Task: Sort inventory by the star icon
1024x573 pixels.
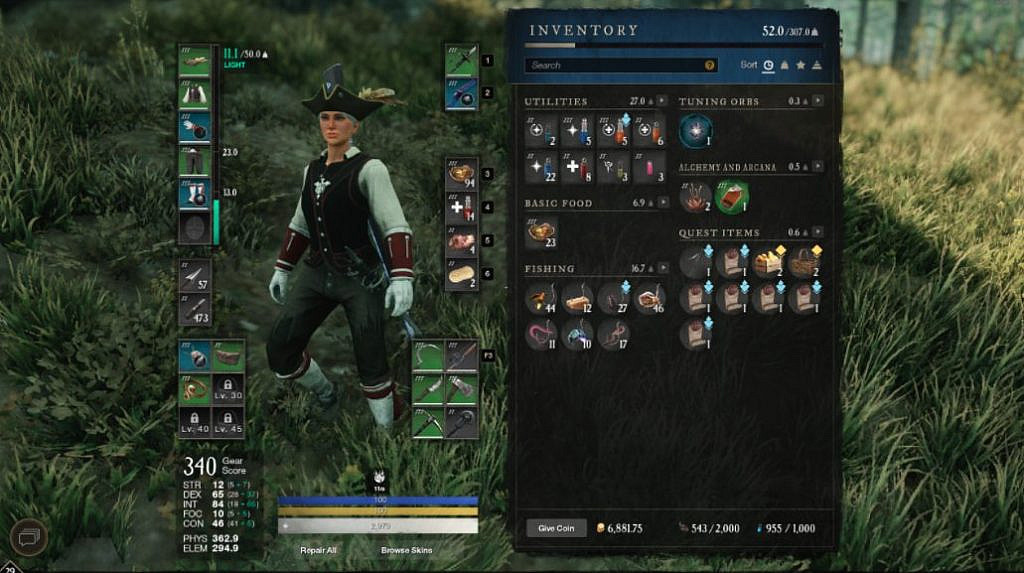Action: coord(800,65)
